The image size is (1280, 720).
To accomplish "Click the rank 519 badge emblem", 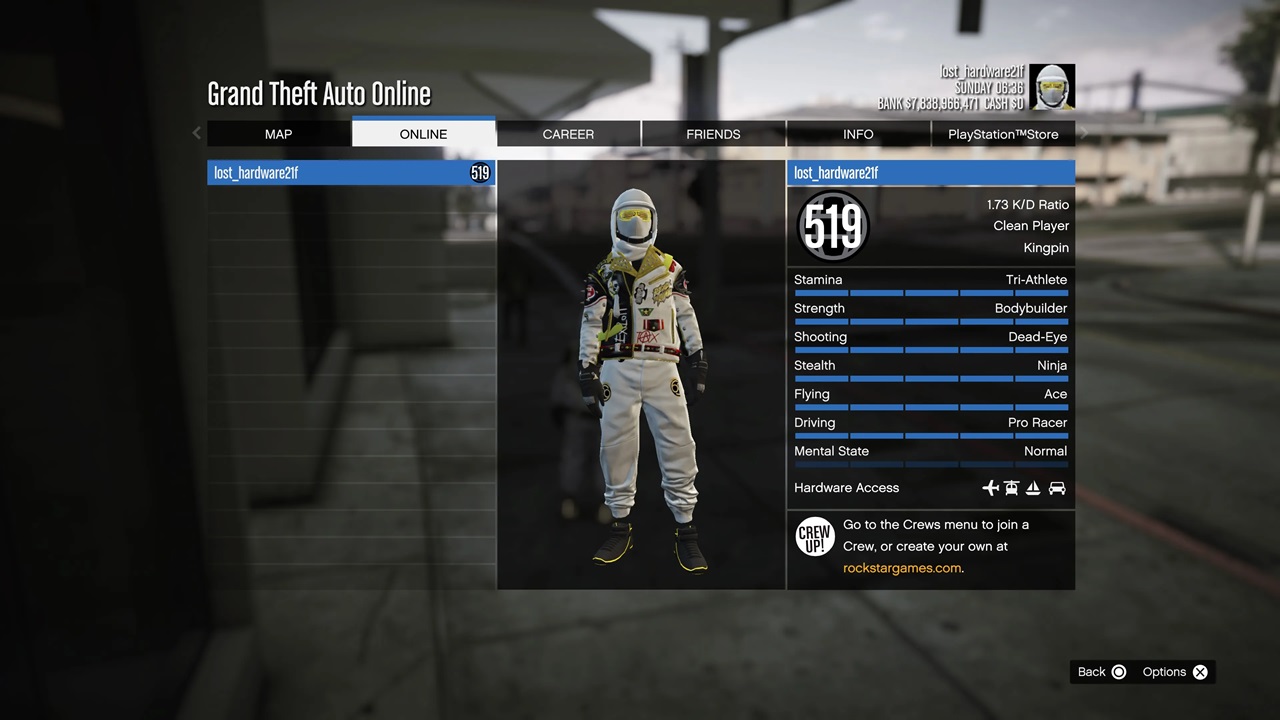I will tap(832, 226).
